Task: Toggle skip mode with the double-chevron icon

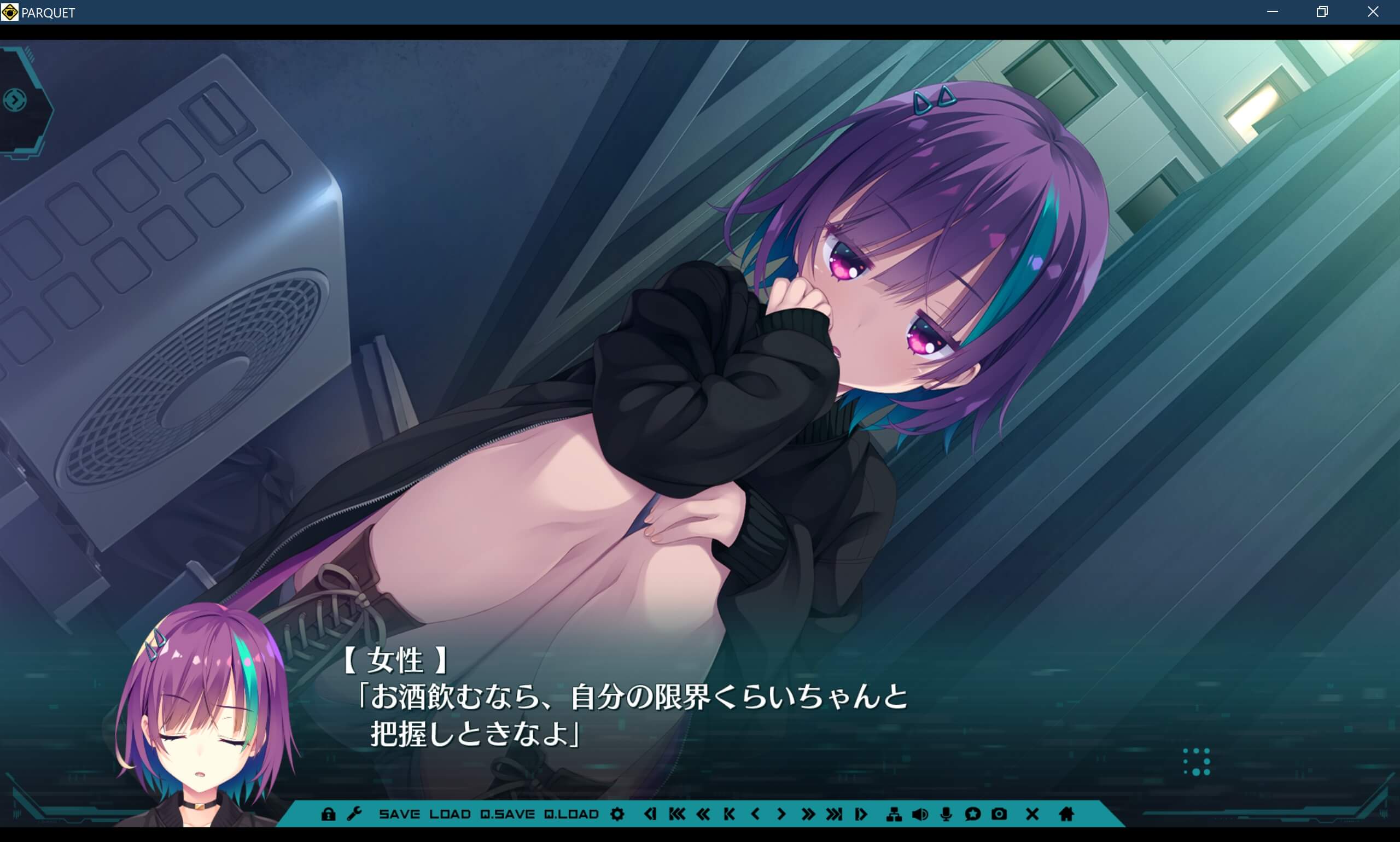Action: click(808, 815)
